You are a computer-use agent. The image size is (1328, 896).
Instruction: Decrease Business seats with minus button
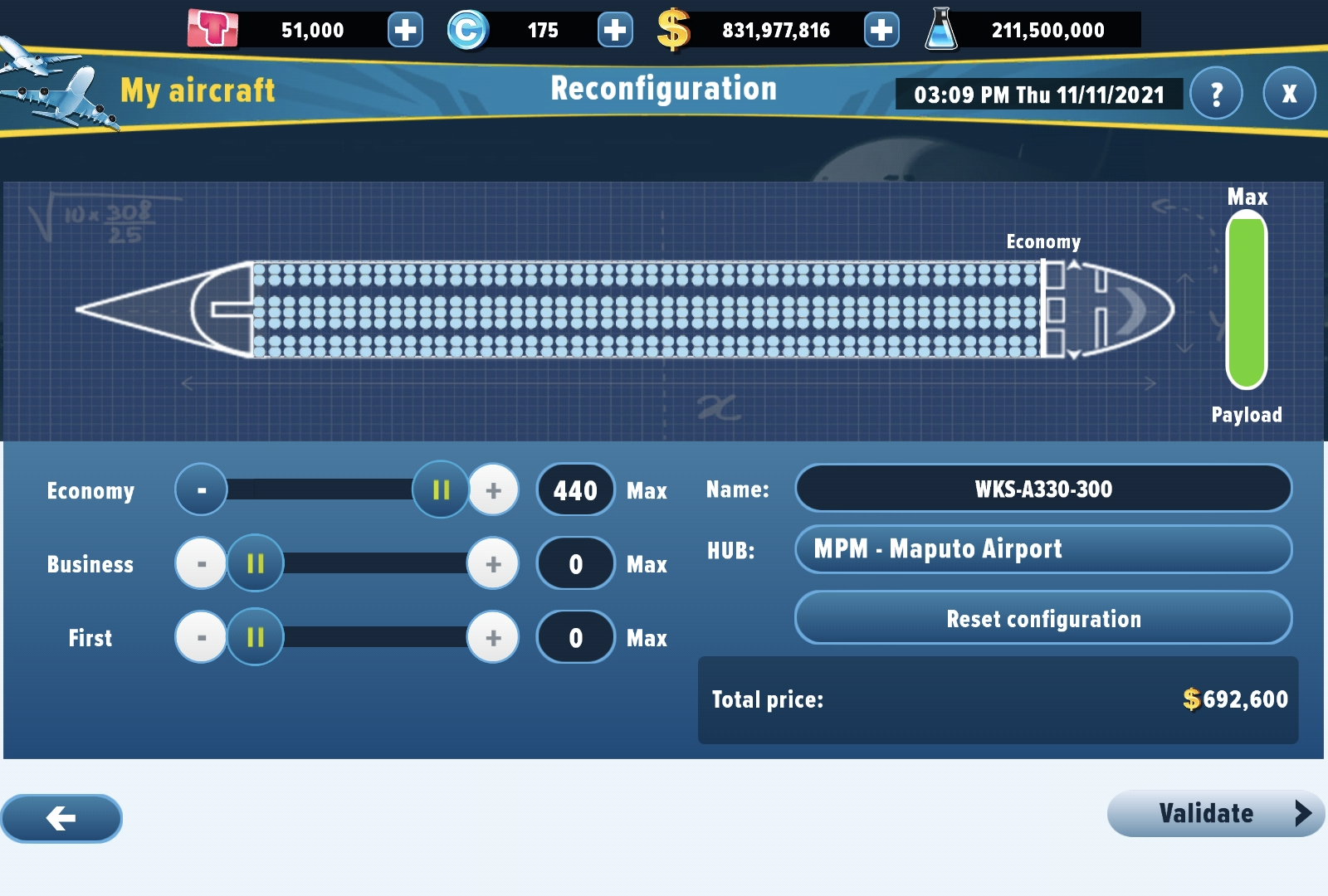tap(201, 564)
